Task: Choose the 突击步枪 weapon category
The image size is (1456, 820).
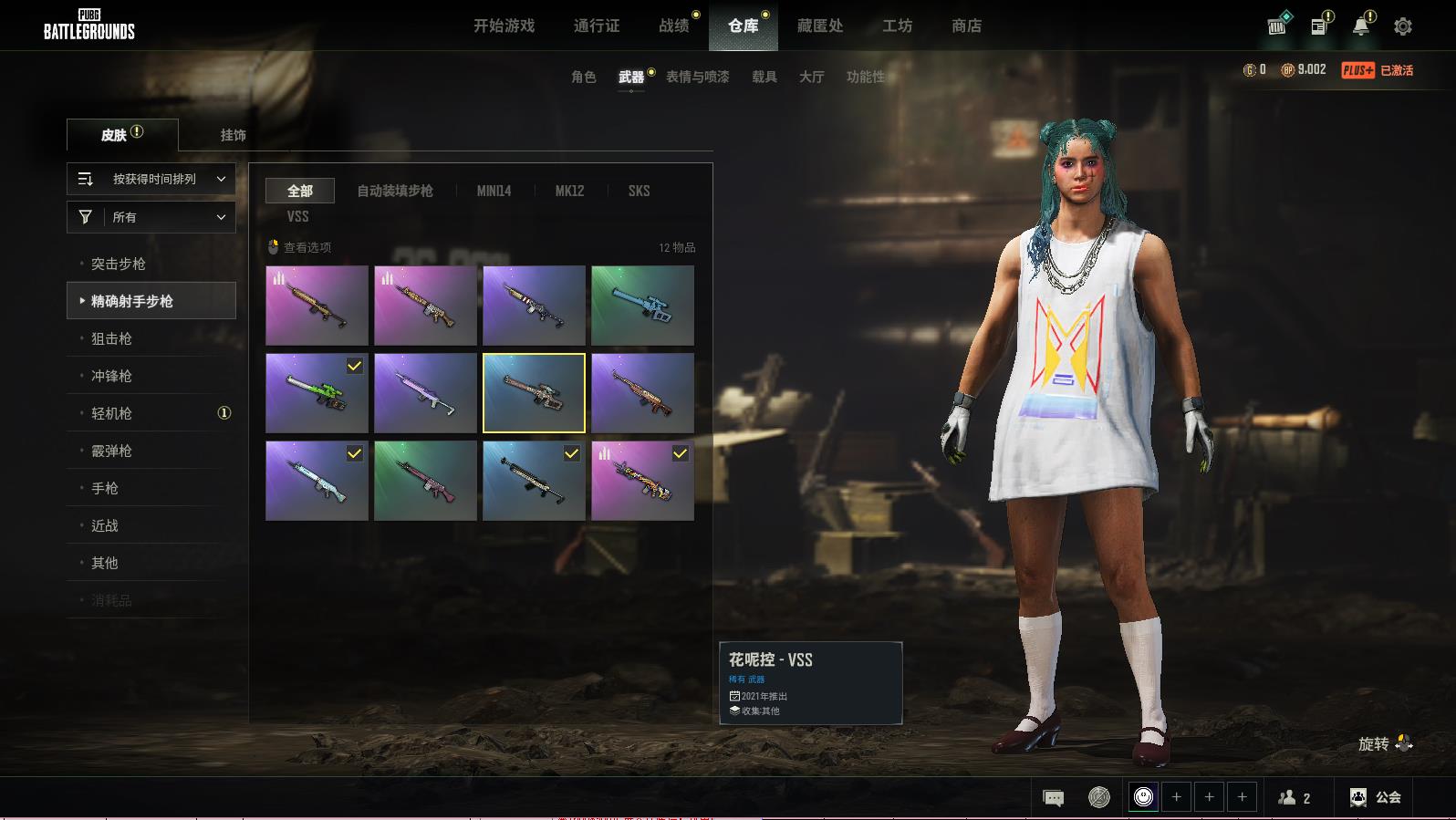Action: [x=119, y=264]
